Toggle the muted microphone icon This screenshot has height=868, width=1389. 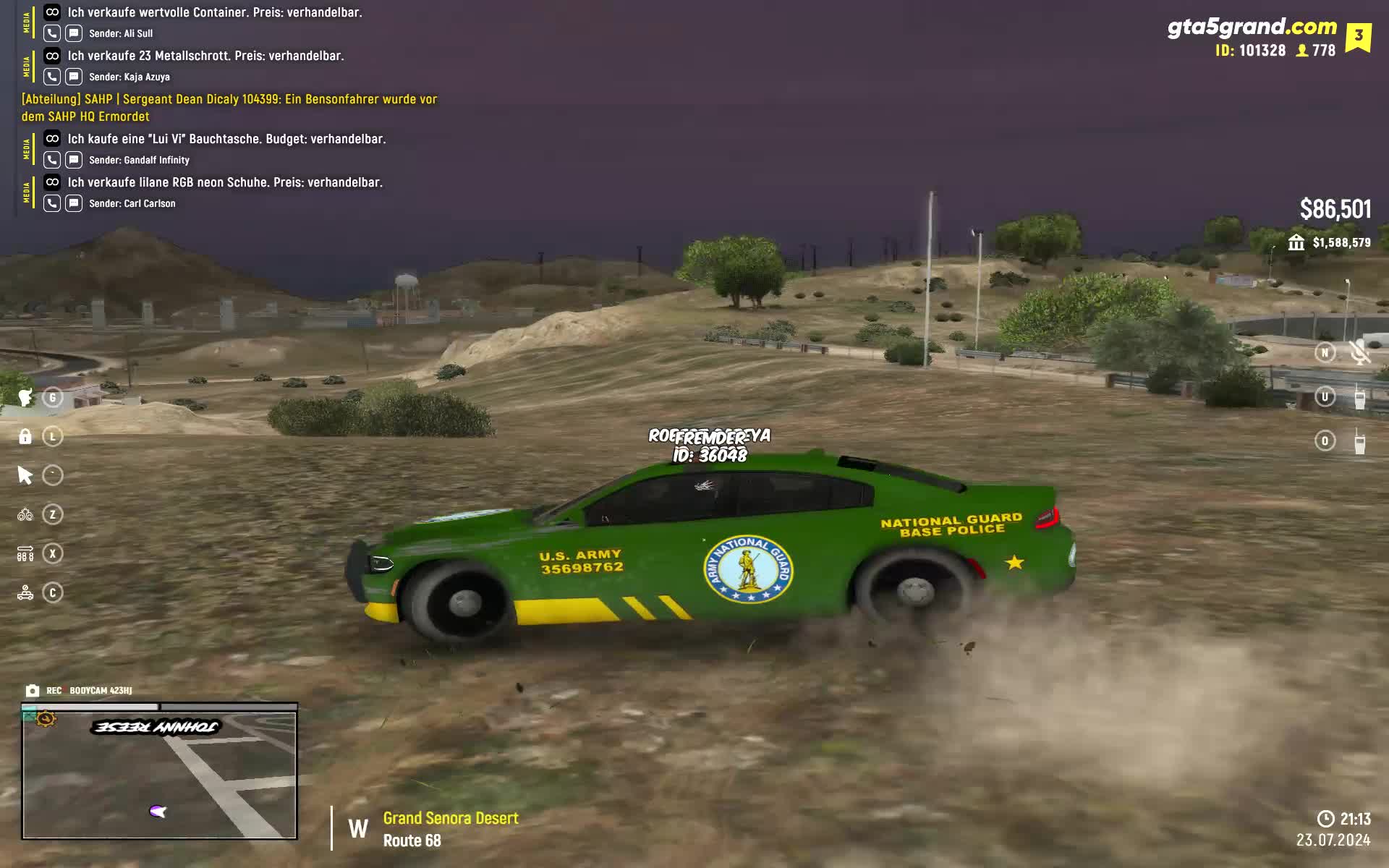pos(1359,352)
